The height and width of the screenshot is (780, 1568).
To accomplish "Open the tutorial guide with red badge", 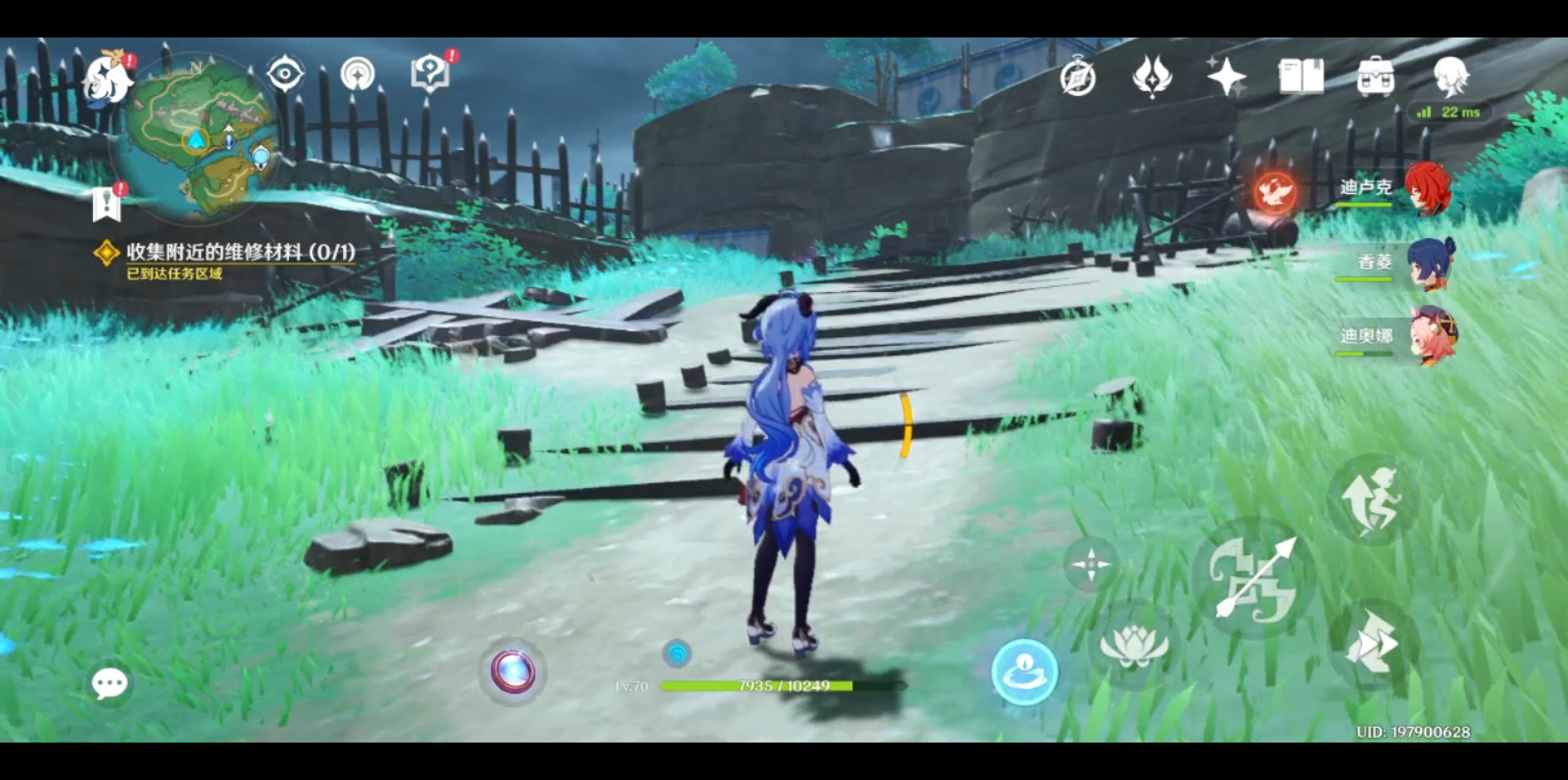I will pyautogui.click(x=430, y=71).
